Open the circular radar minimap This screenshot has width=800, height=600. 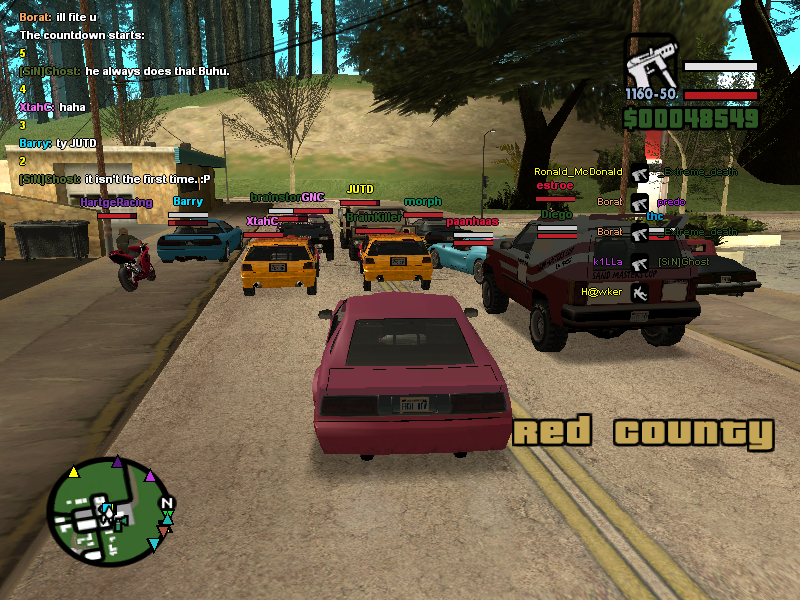pyautogui.click(x=108, y=512)
